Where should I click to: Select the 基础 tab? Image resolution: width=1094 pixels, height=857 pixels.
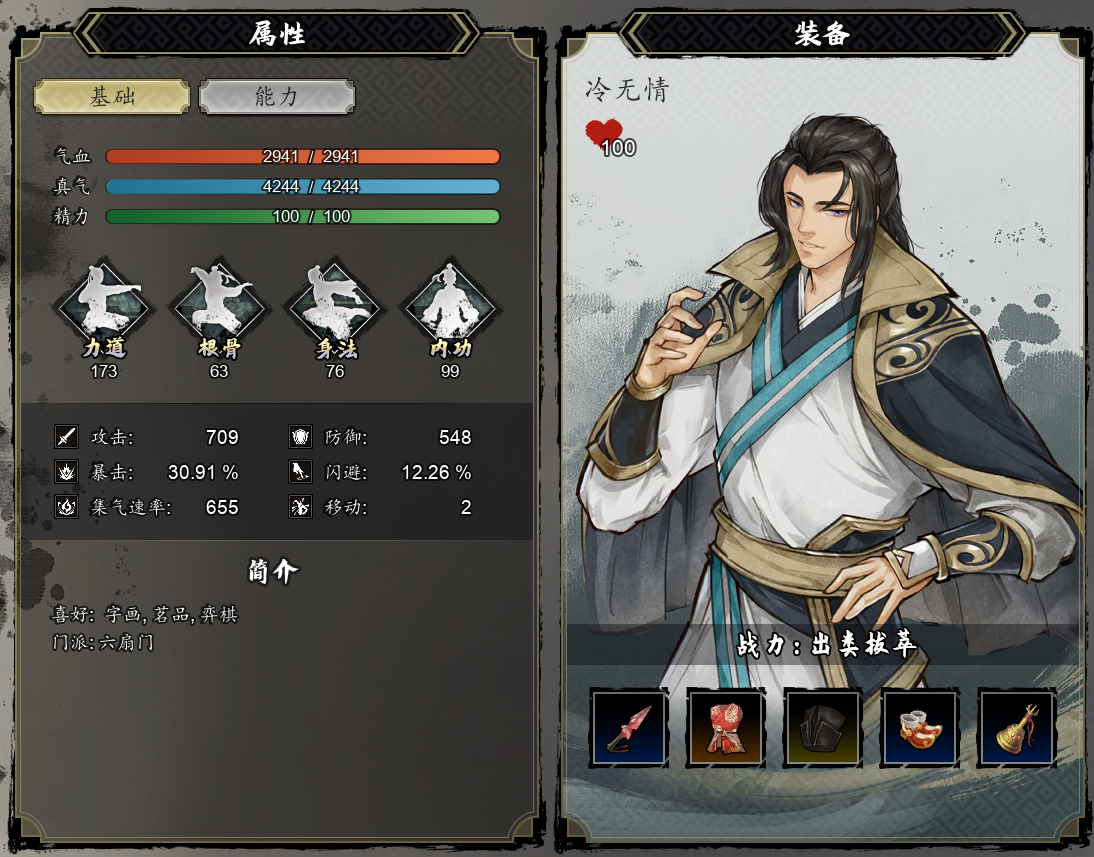point(112,97)
